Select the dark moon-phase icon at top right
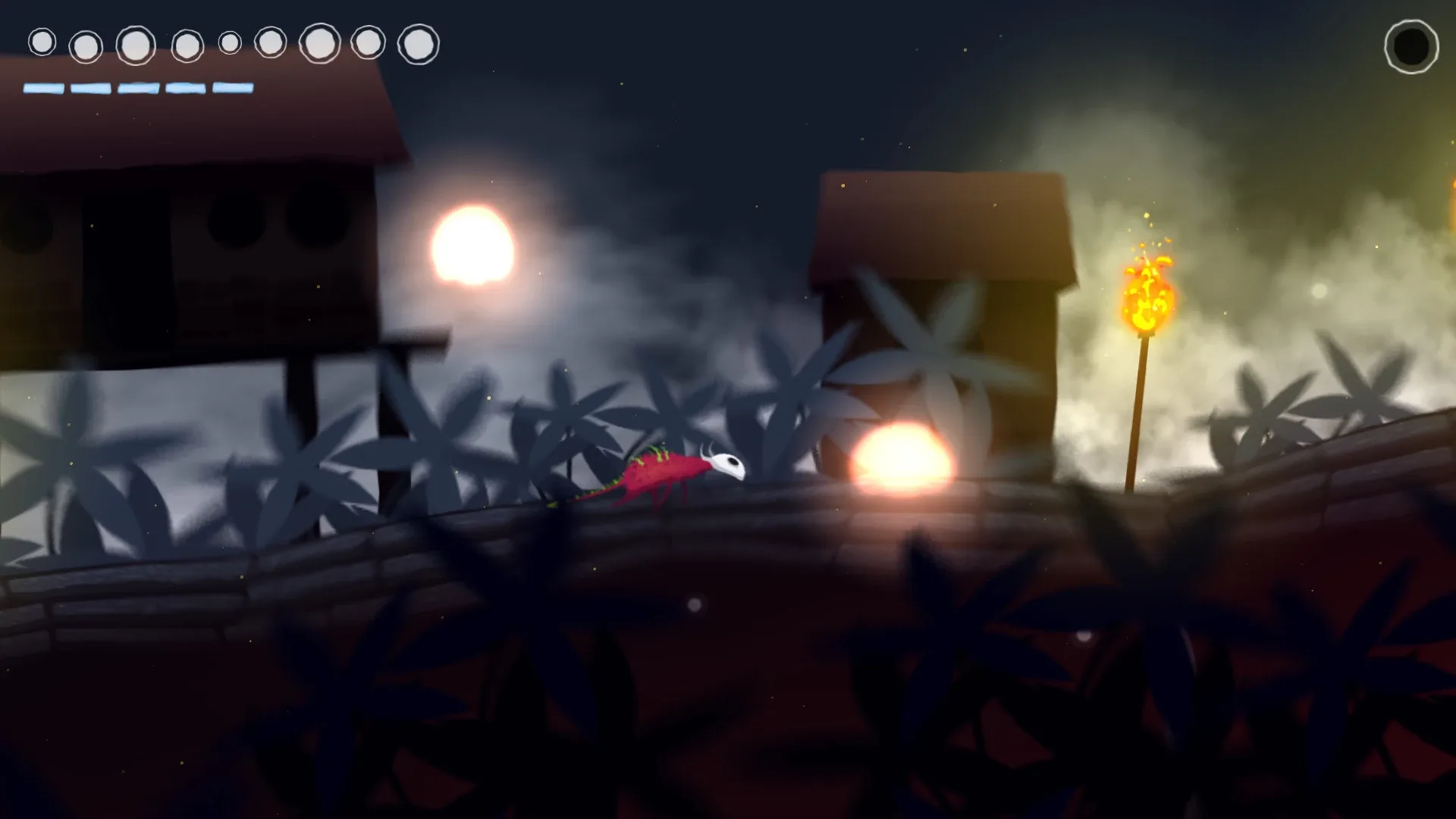Image resolution: width=1456 pixels, height=819 pixels. pyautogui.click(x=1411, y=47)
